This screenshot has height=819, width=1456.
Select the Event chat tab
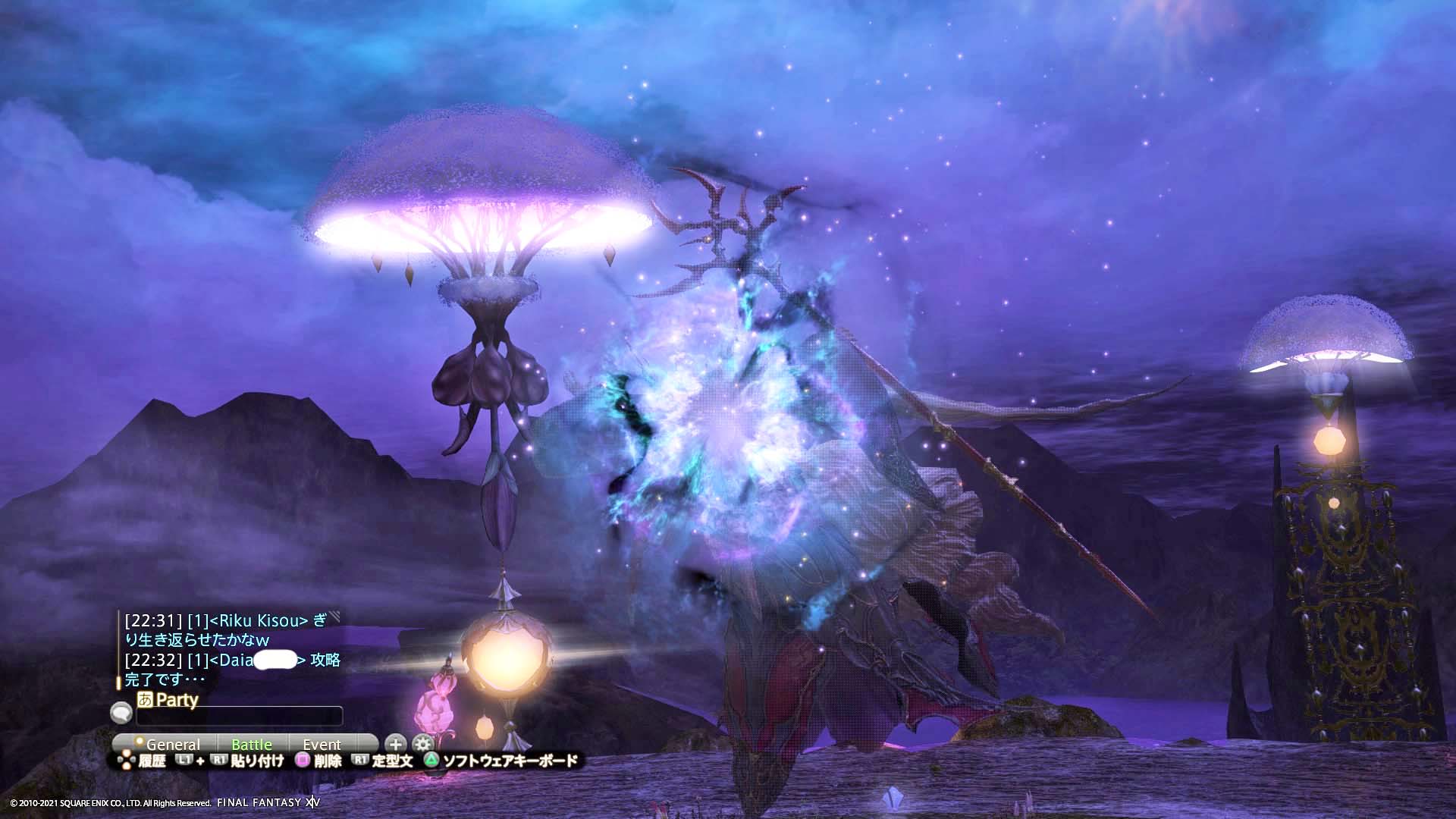[x=322, y=745]
